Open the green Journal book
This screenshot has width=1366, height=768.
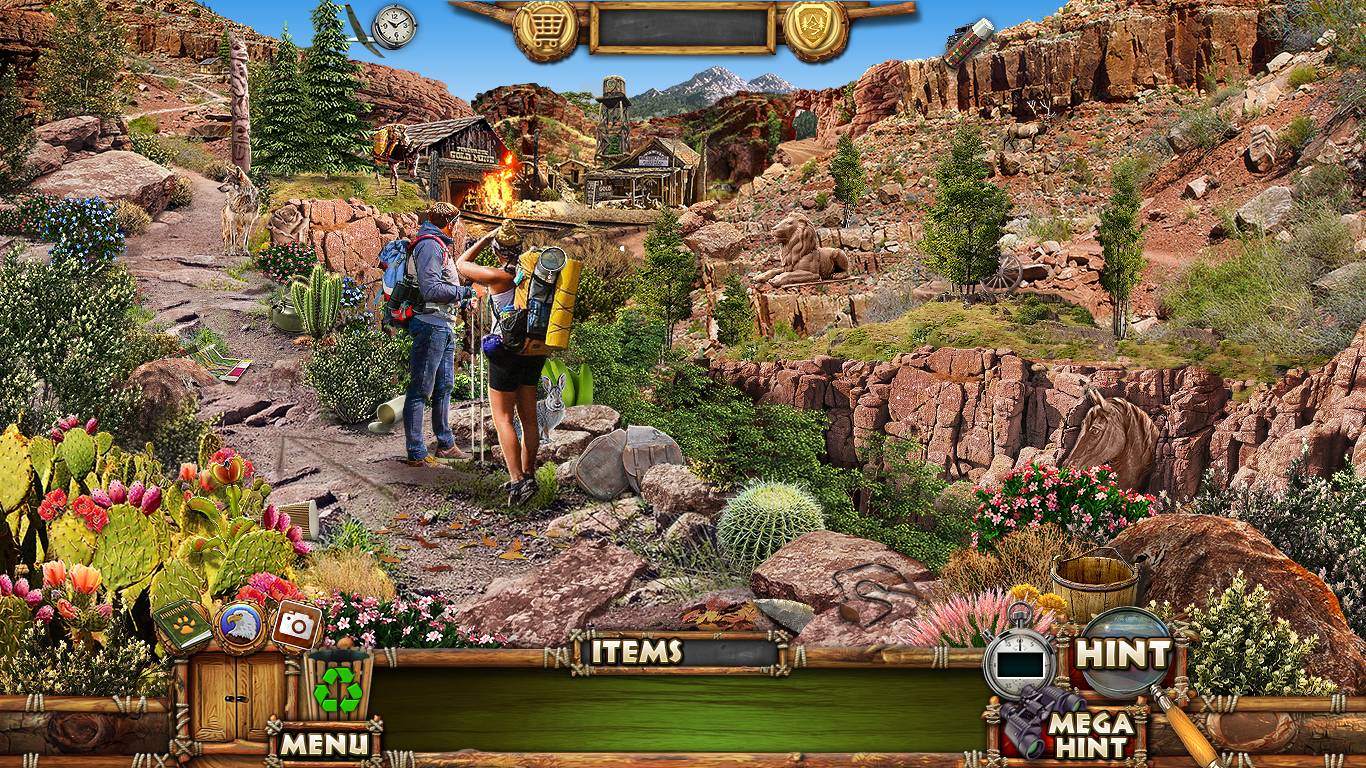coord(182,626)
